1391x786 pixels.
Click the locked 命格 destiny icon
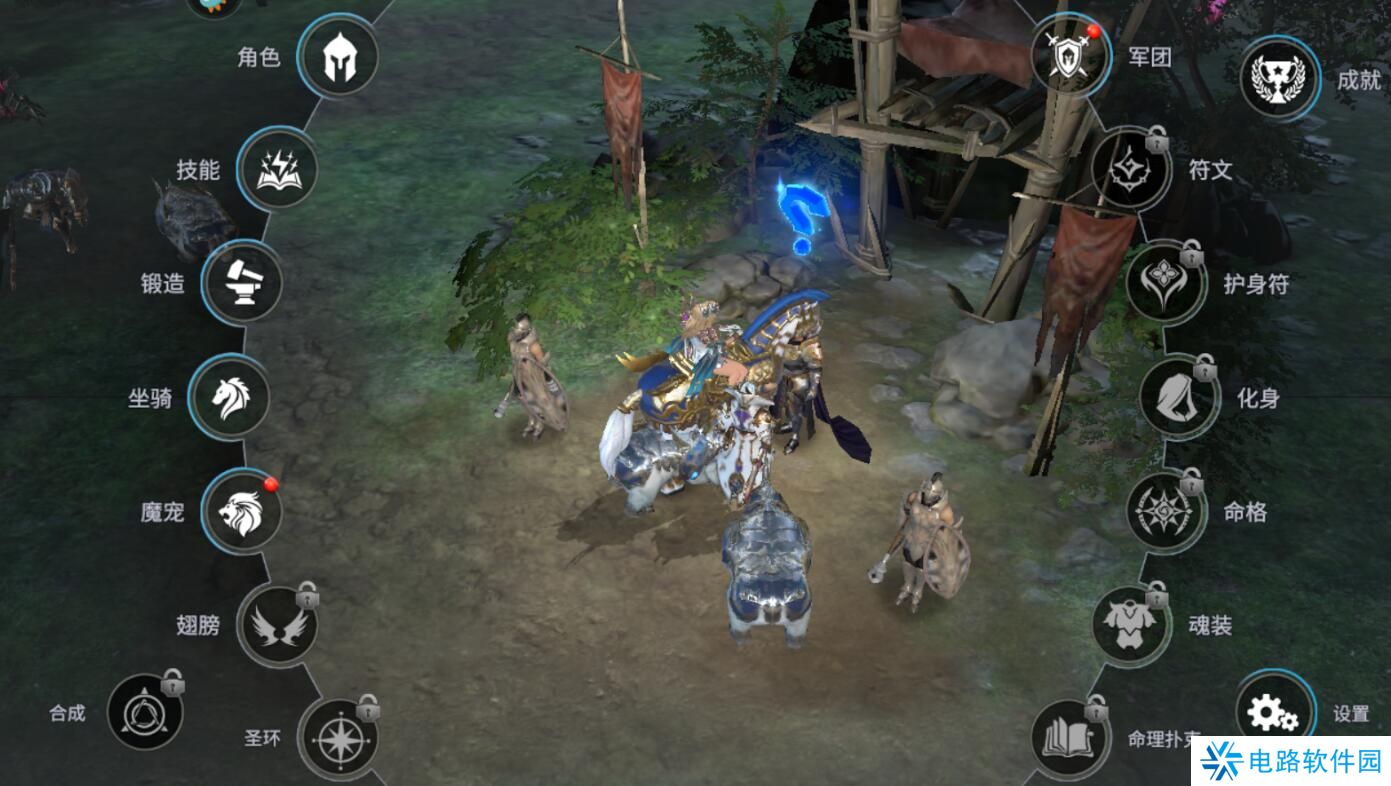pos(1165,511)
